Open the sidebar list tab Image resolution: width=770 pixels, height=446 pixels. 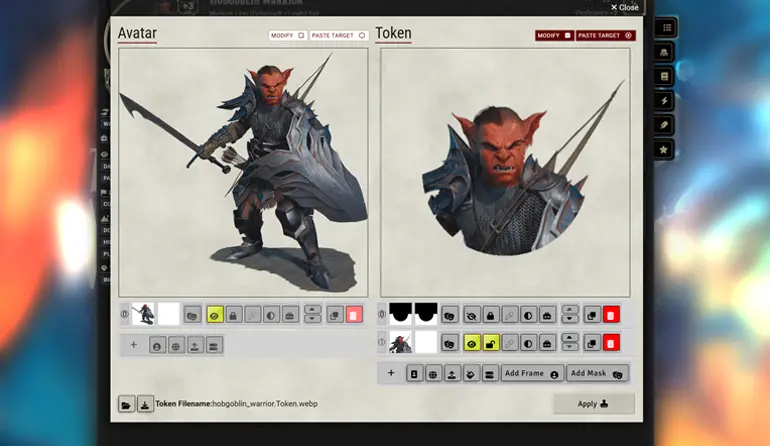pyautogui.click(x=666, y=27)
